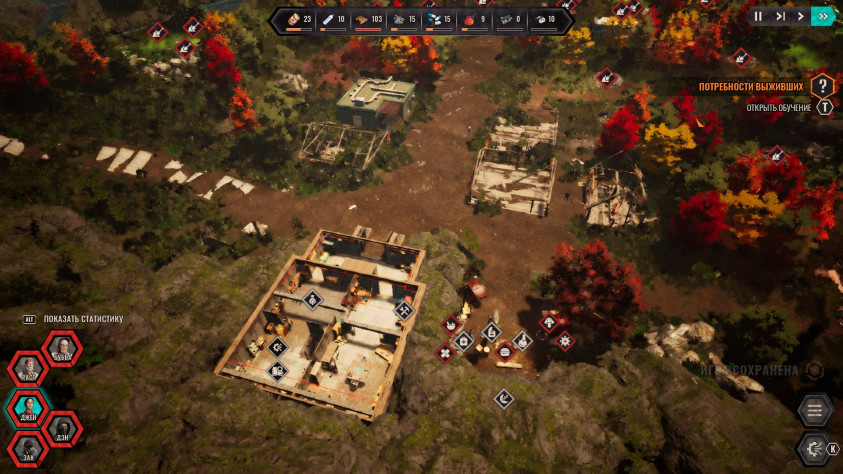843x474 pixels.
Task: Open the survivors' needs question-mark button
Action: click(x=822, y=87)
